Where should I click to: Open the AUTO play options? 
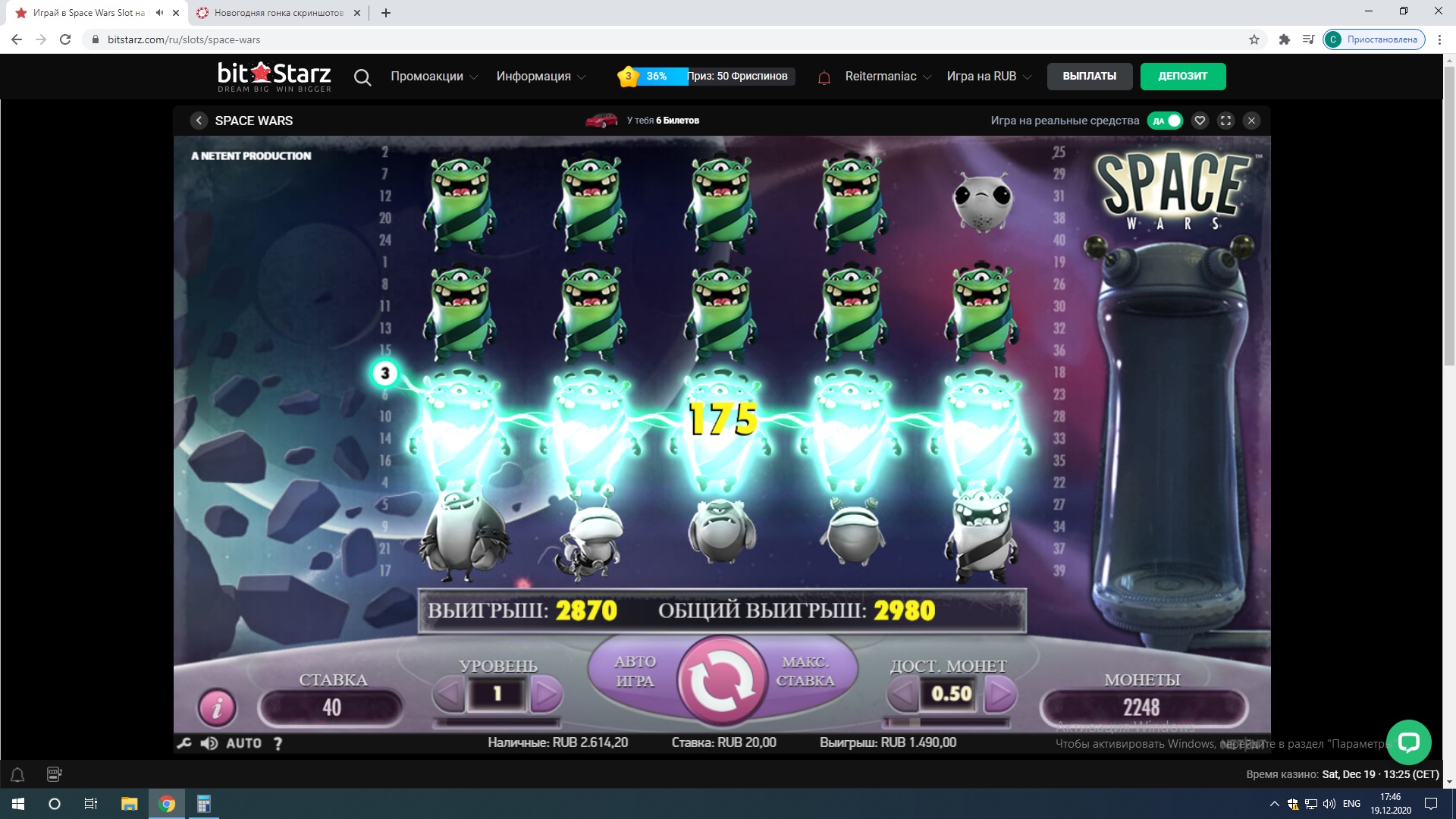coord(243,743)
